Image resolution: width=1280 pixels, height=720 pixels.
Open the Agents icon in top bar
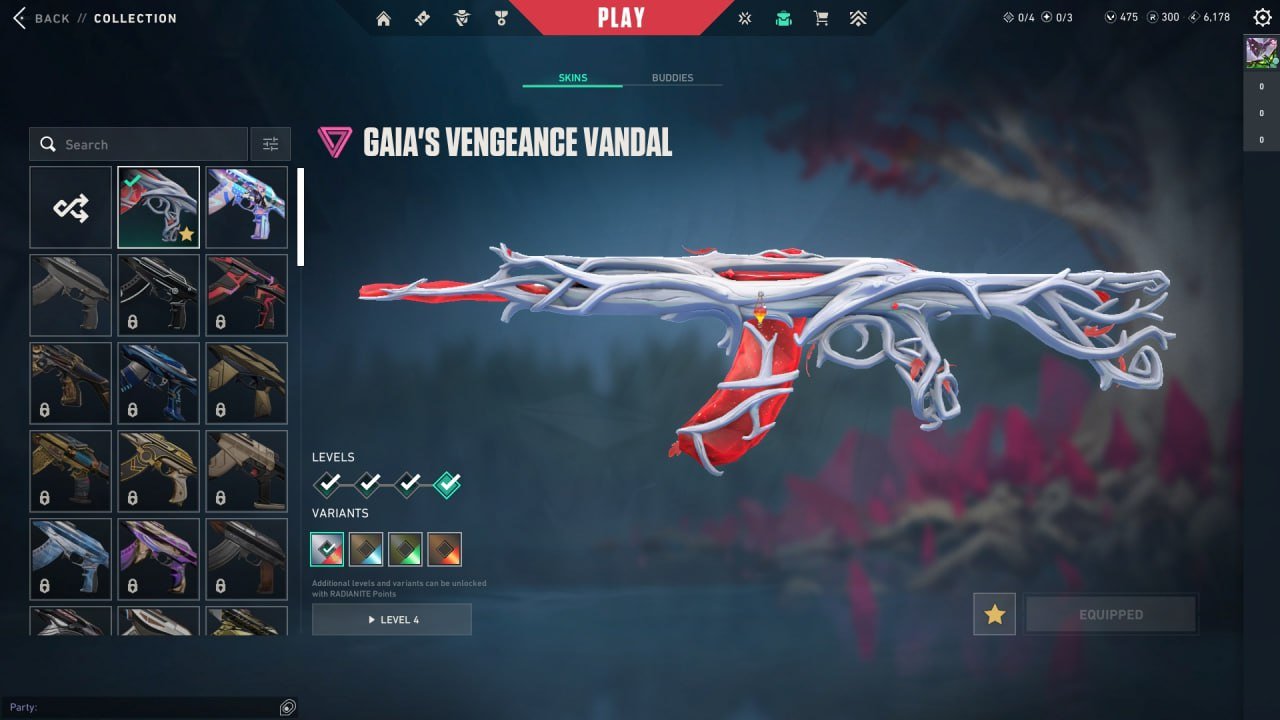pyautogui.click(x=461, y=17)
